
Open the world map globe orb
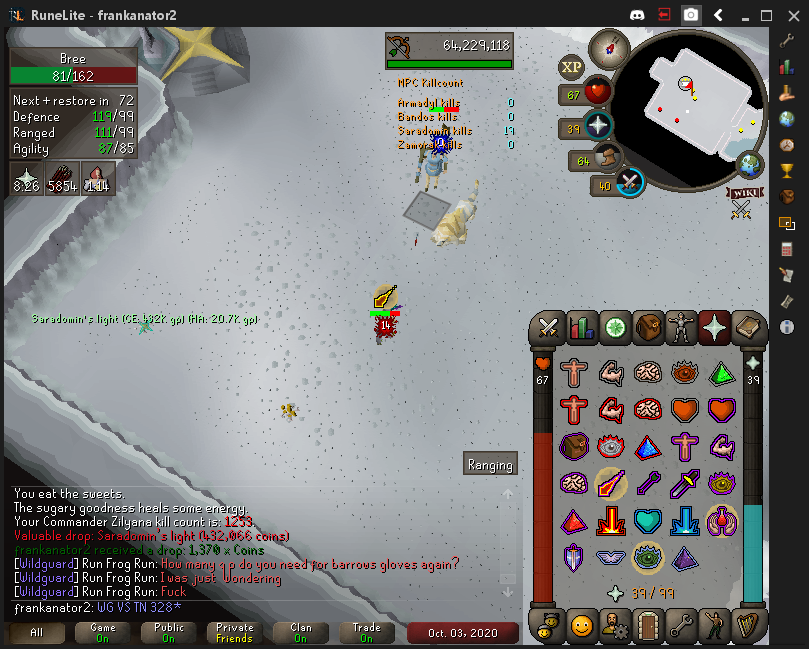[750, 164]
